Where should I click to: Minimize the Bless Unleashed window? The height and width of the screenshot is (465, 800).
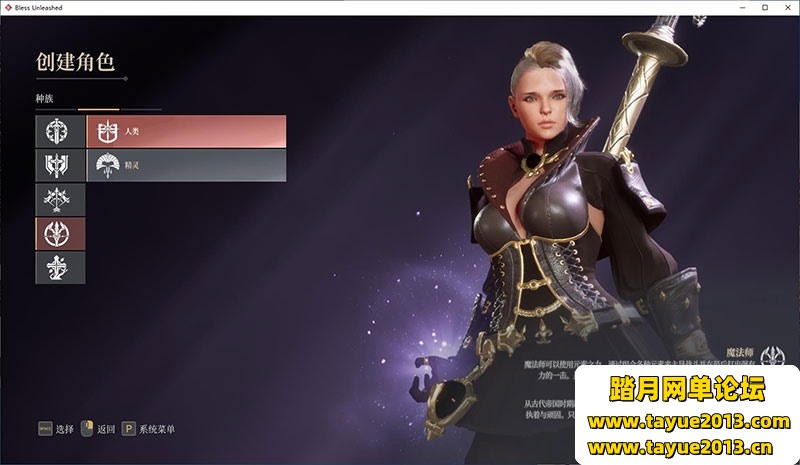point(741,7)
